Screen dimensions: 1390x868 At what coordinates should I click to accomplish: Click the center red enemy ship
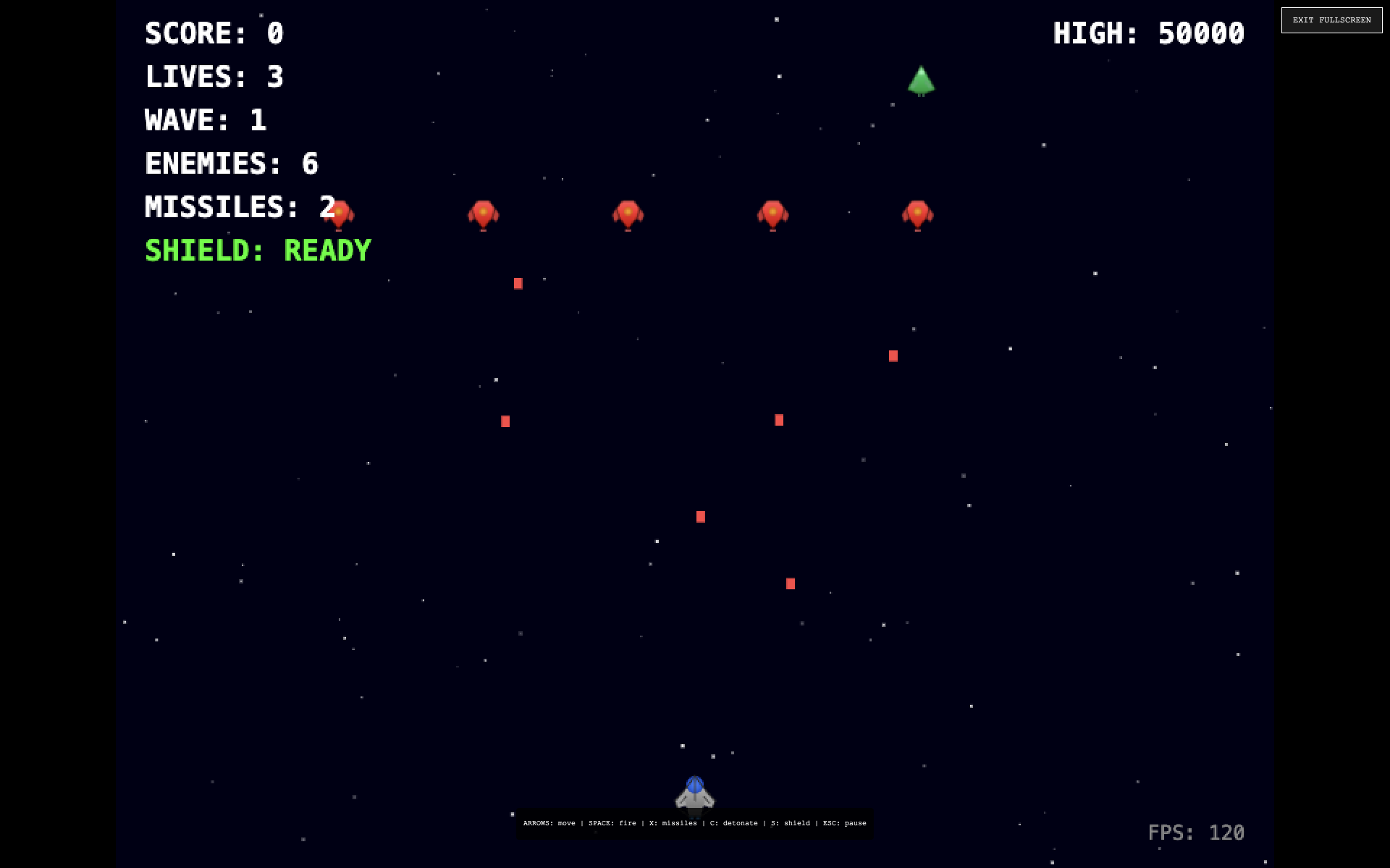[x=627, y=213]
